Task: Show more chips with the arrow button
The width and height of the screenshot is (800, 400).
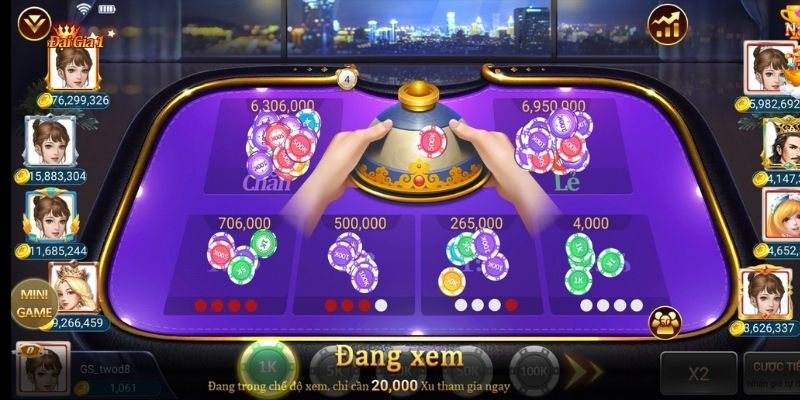Action: (x=584, y=372)
